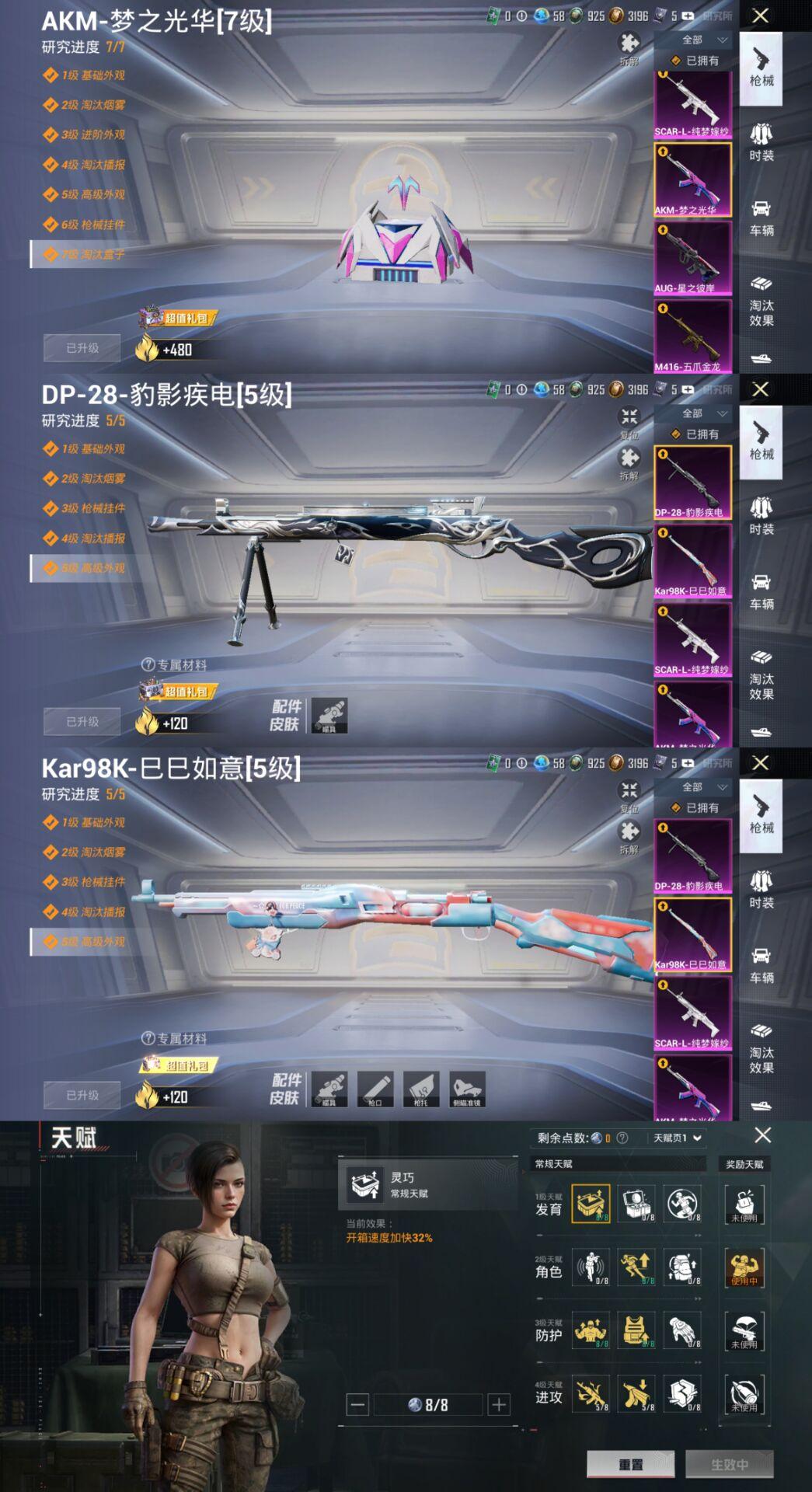
Task: Select the highlighted 灵巧 talent icon
Action: point(591,1204)
